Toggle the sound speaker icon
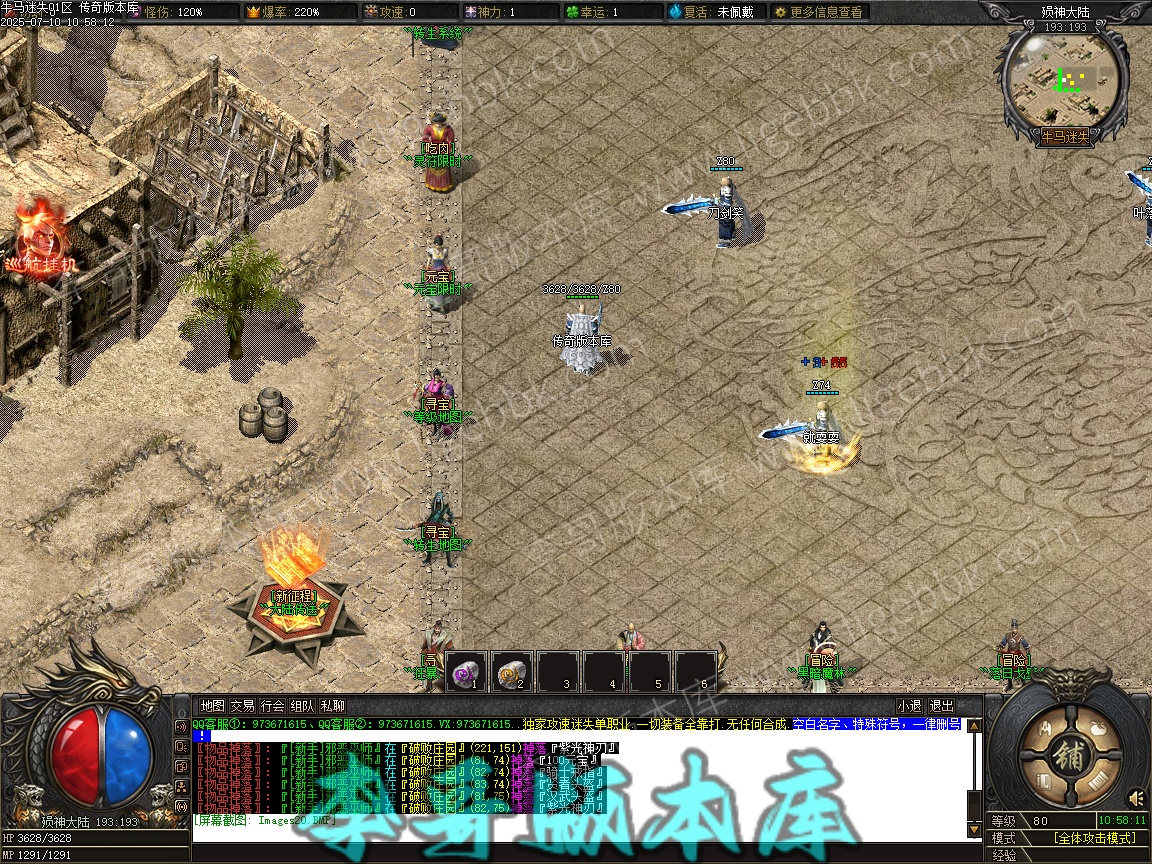This screenshot has width=1152, height=864. [1137, 798]
